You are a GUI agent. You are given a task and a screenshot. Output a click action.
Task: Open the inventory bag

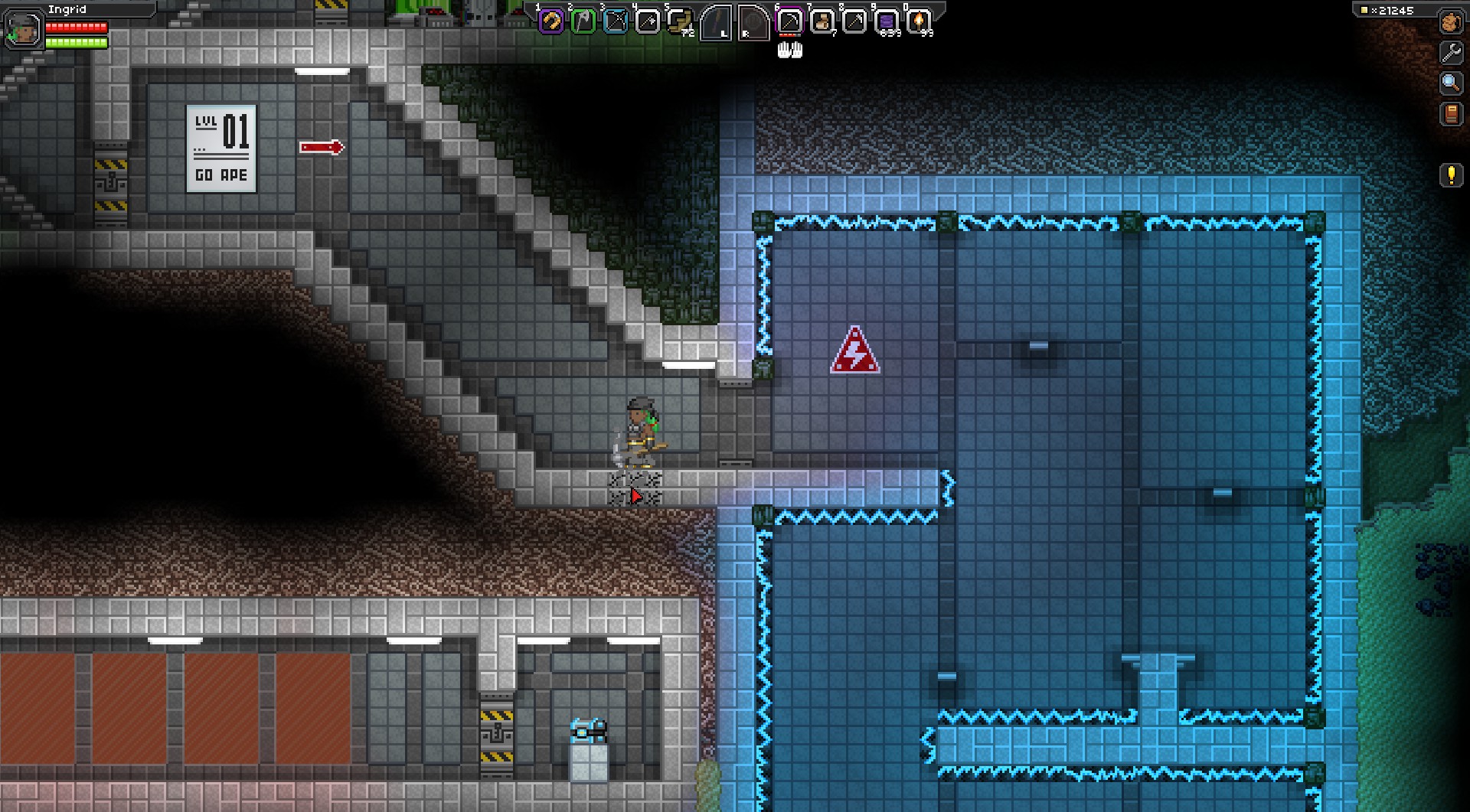click(x=1450, y=22)
